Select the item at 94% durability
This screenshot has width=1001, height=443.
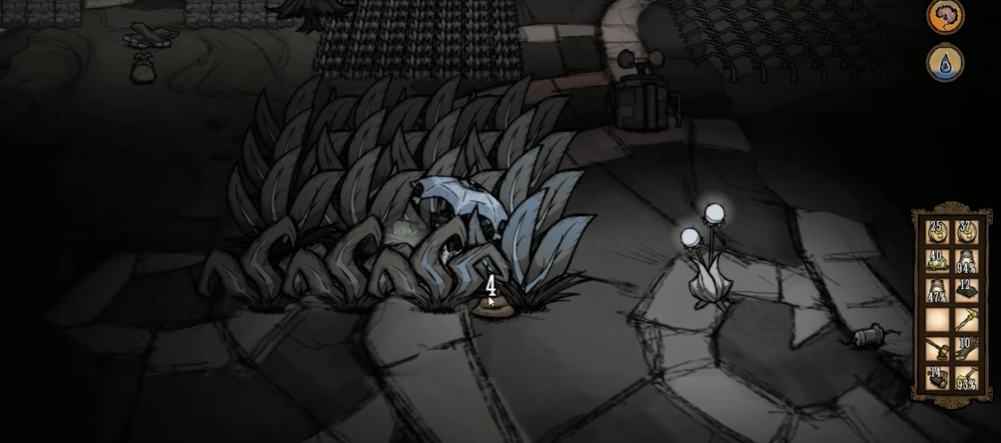(x=966, y=263)
